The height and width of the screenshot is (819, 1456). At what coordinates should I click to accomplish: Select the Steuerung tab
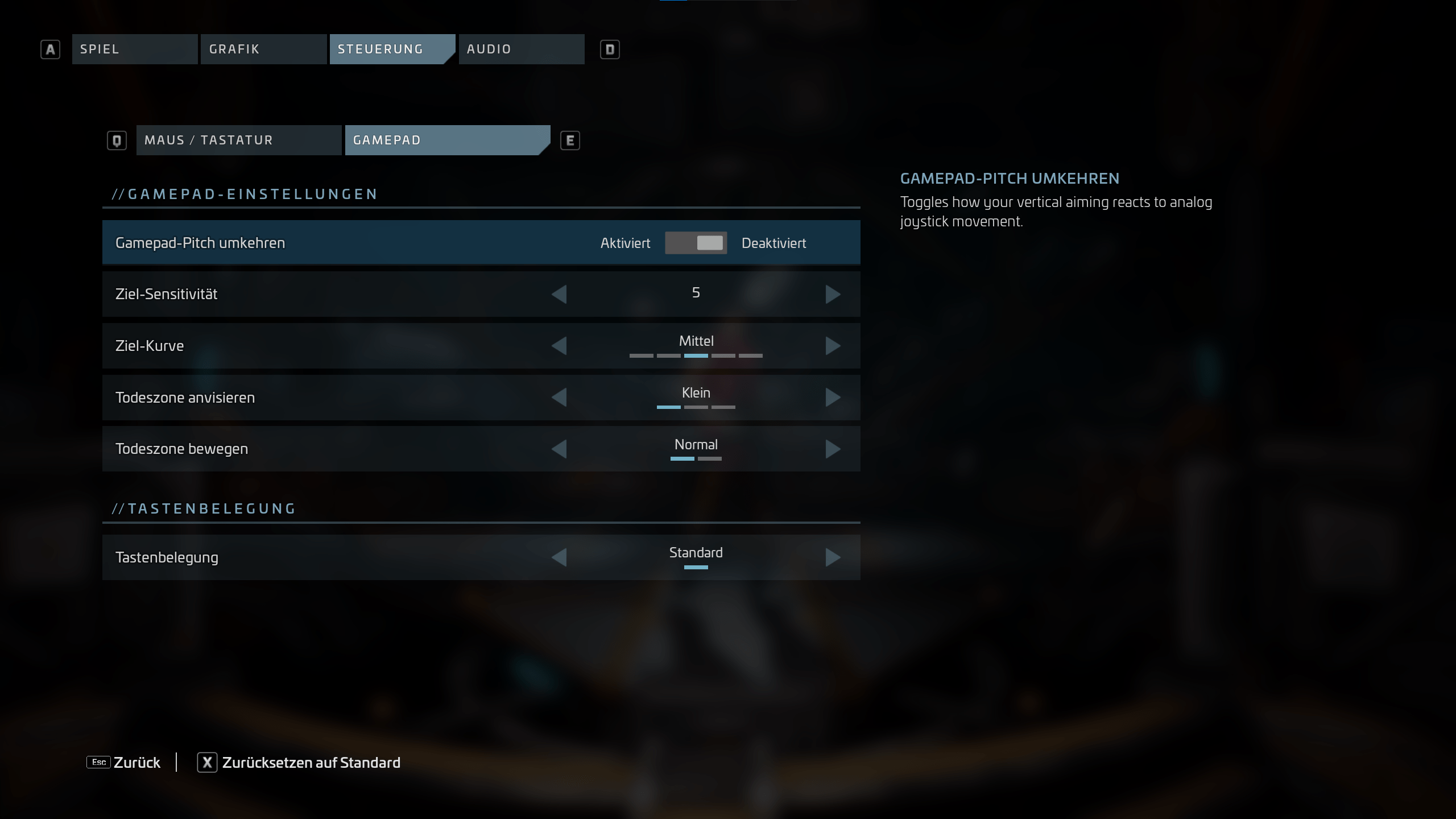tap(391, 49)
